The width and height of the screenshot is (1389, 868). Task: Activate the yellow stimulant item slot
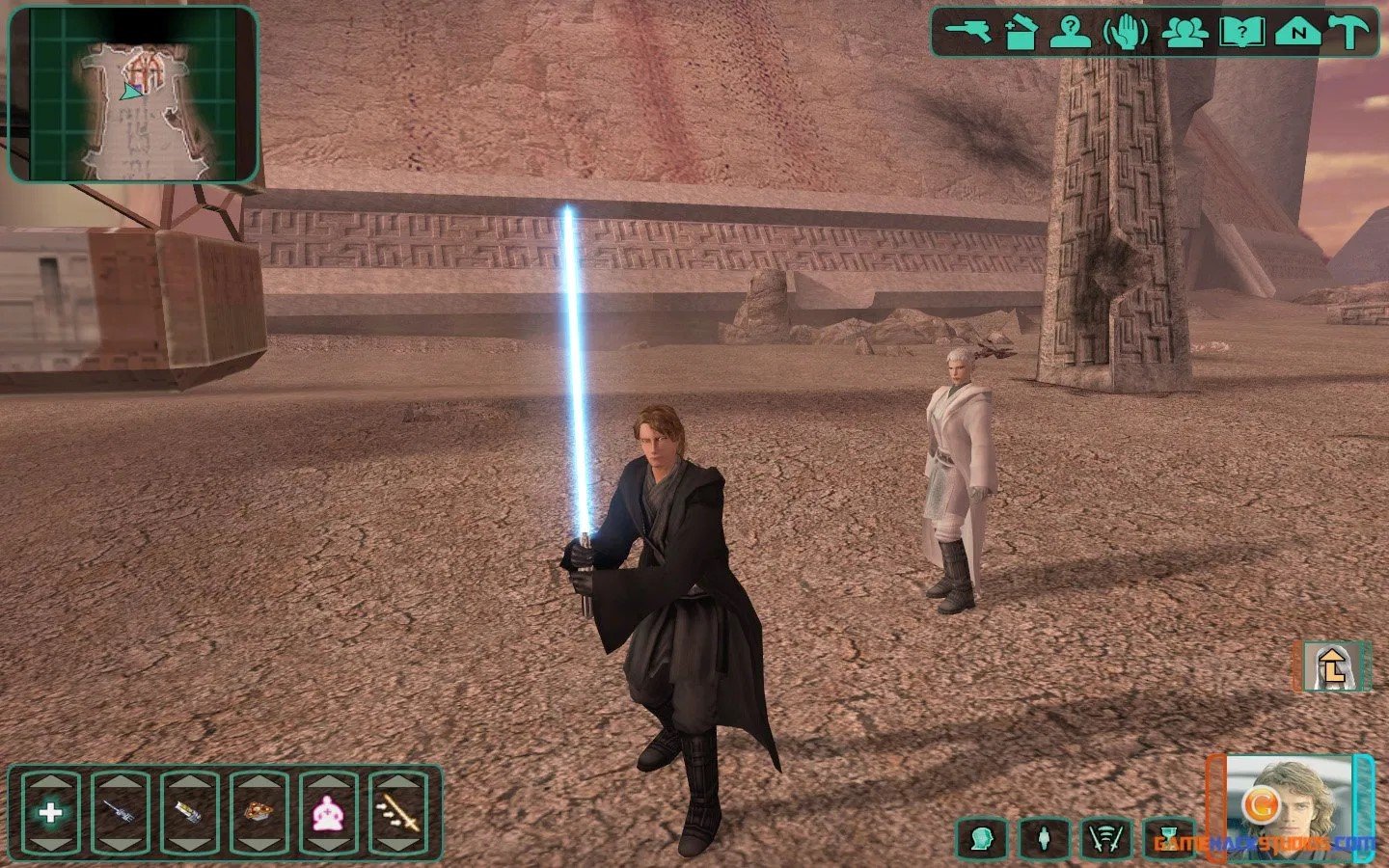click(x=189, y=813)
